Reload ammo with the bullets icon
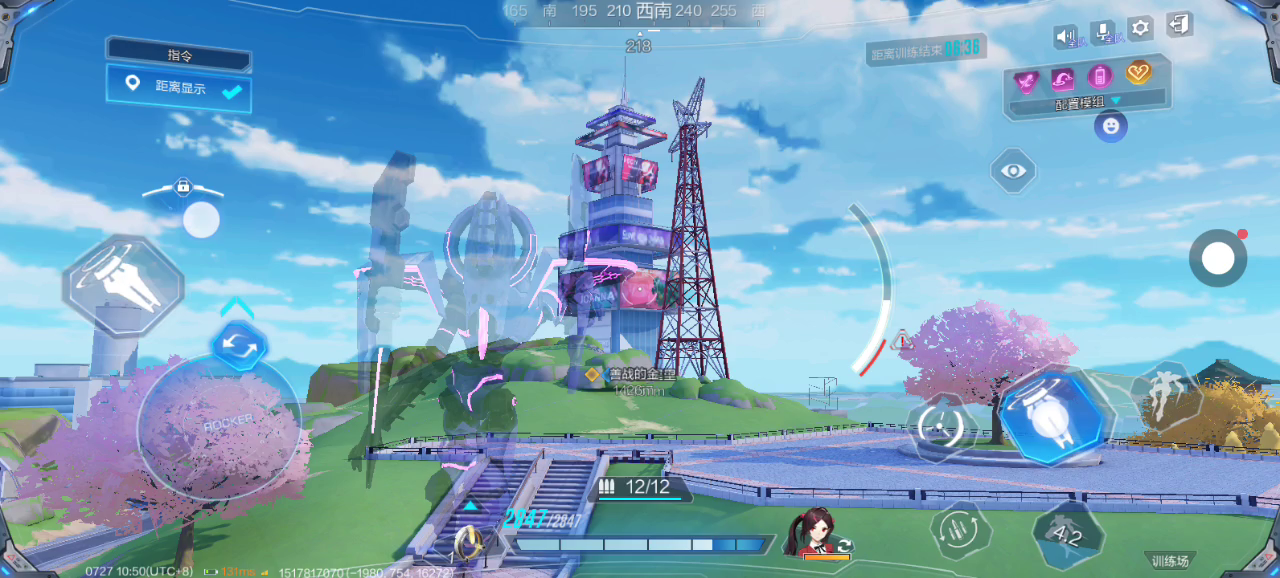1280x578 pixels. pyautogui.click(x=962, y=531)
